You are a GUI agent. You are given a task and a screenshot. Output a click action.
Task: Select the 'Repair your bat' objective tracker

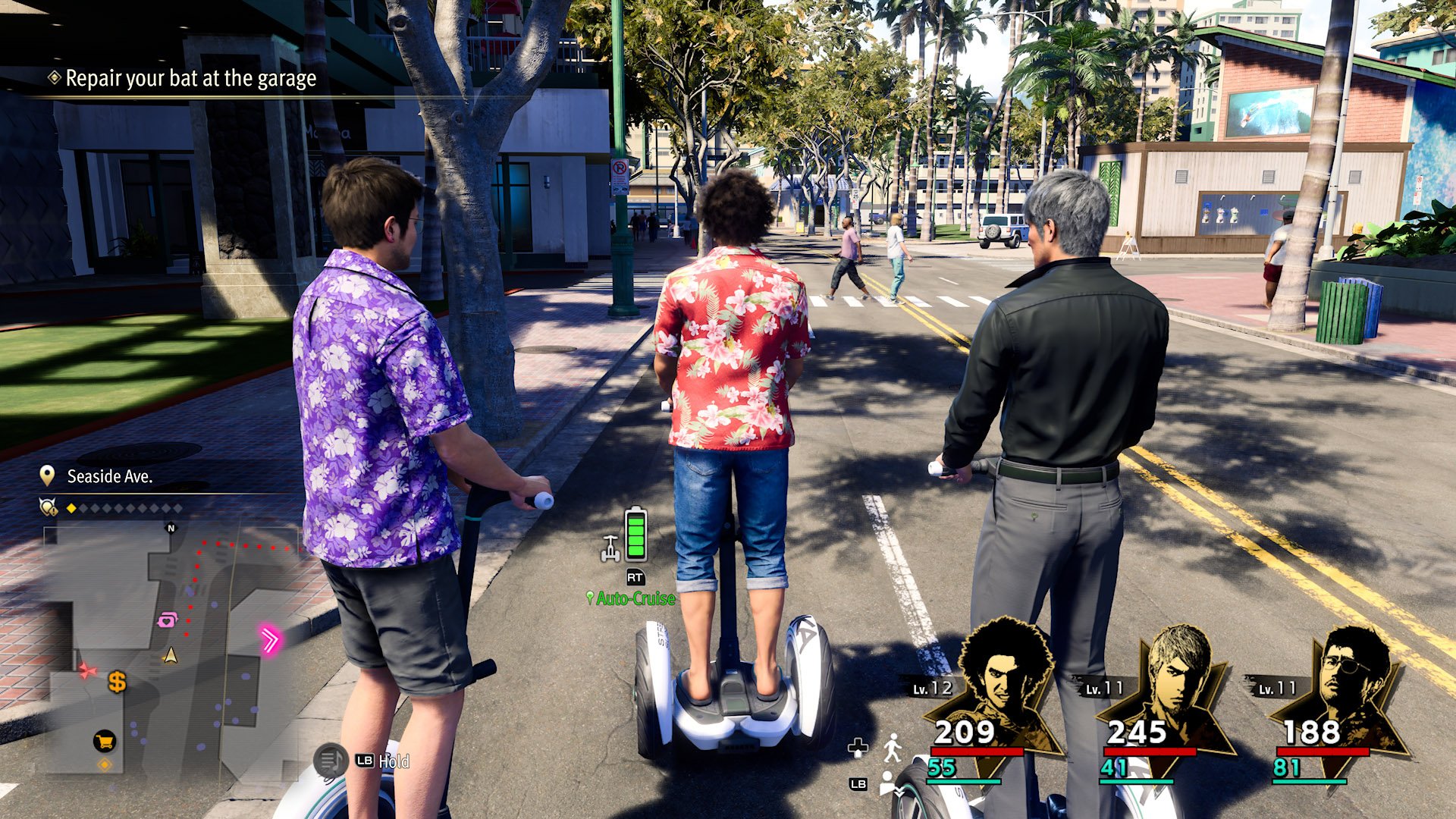coord(190,78)
